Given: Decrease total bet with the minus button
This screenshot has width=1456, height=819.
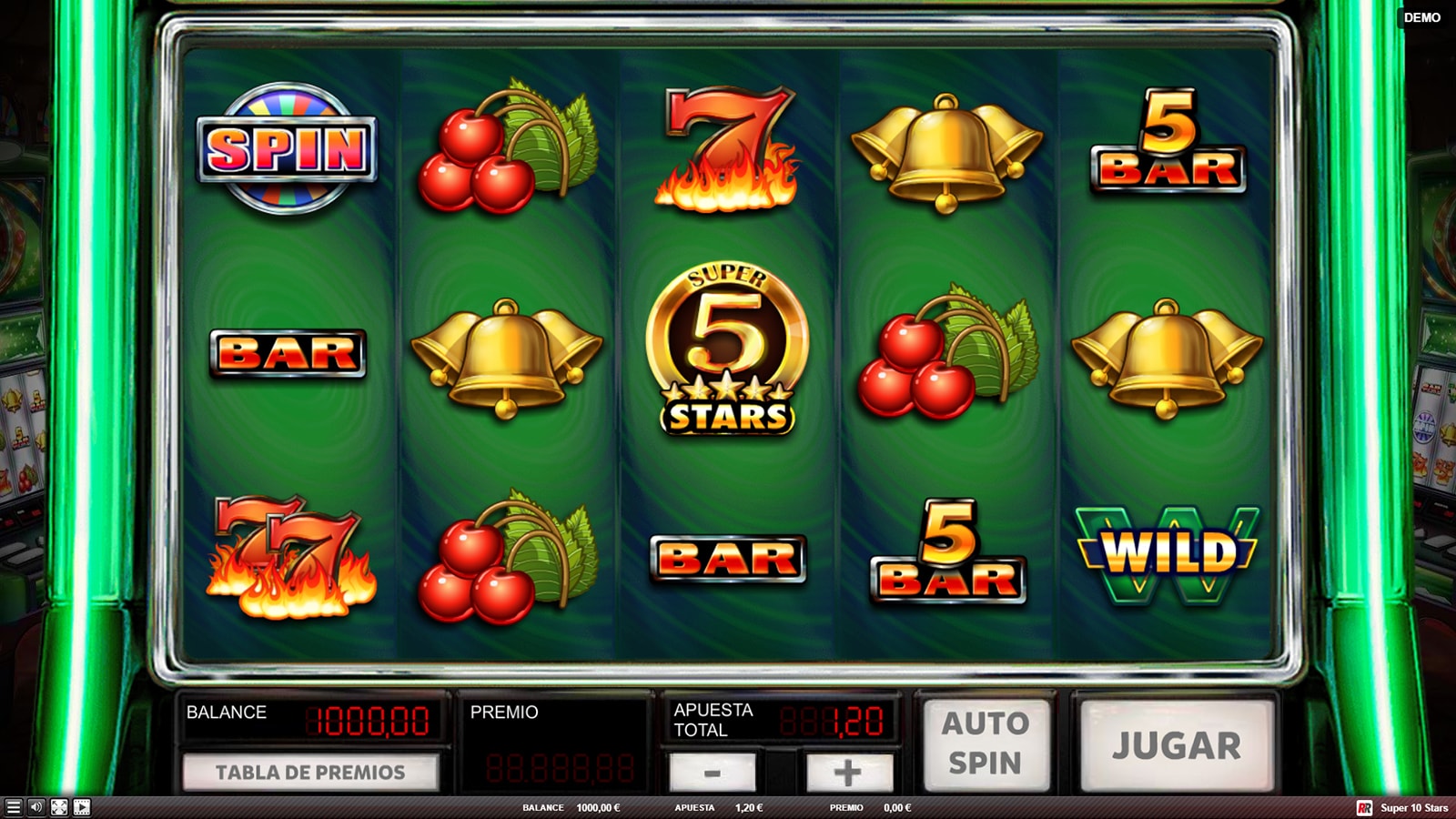Looking at the screenshot, I should tap(712, 773).
